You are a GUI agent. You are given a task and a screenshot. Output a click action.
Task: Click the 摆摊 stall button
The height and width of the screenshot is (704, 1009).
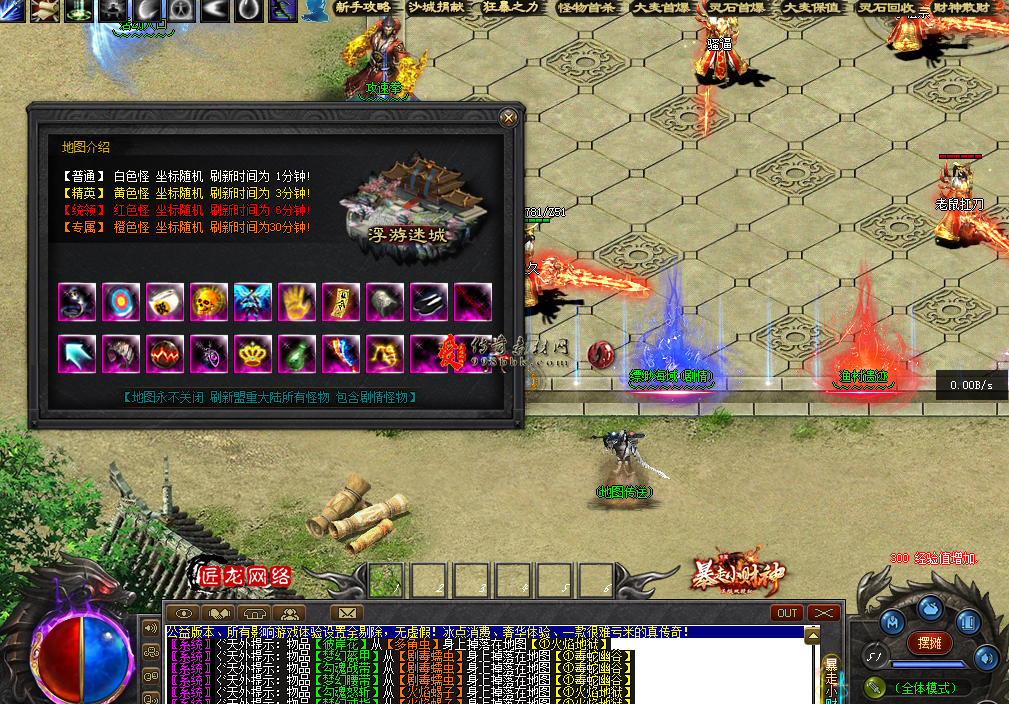pyautogui.click(x=929, y=643)
